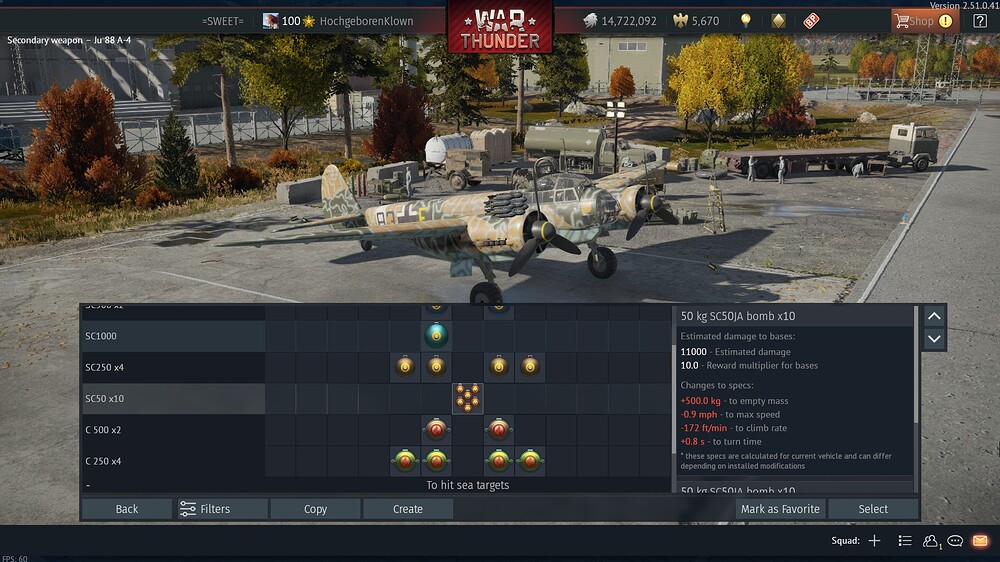Show the previous weapon info with up arrow
The width and height of the screenshot is (1000, 562).
[x=934, y=316]
